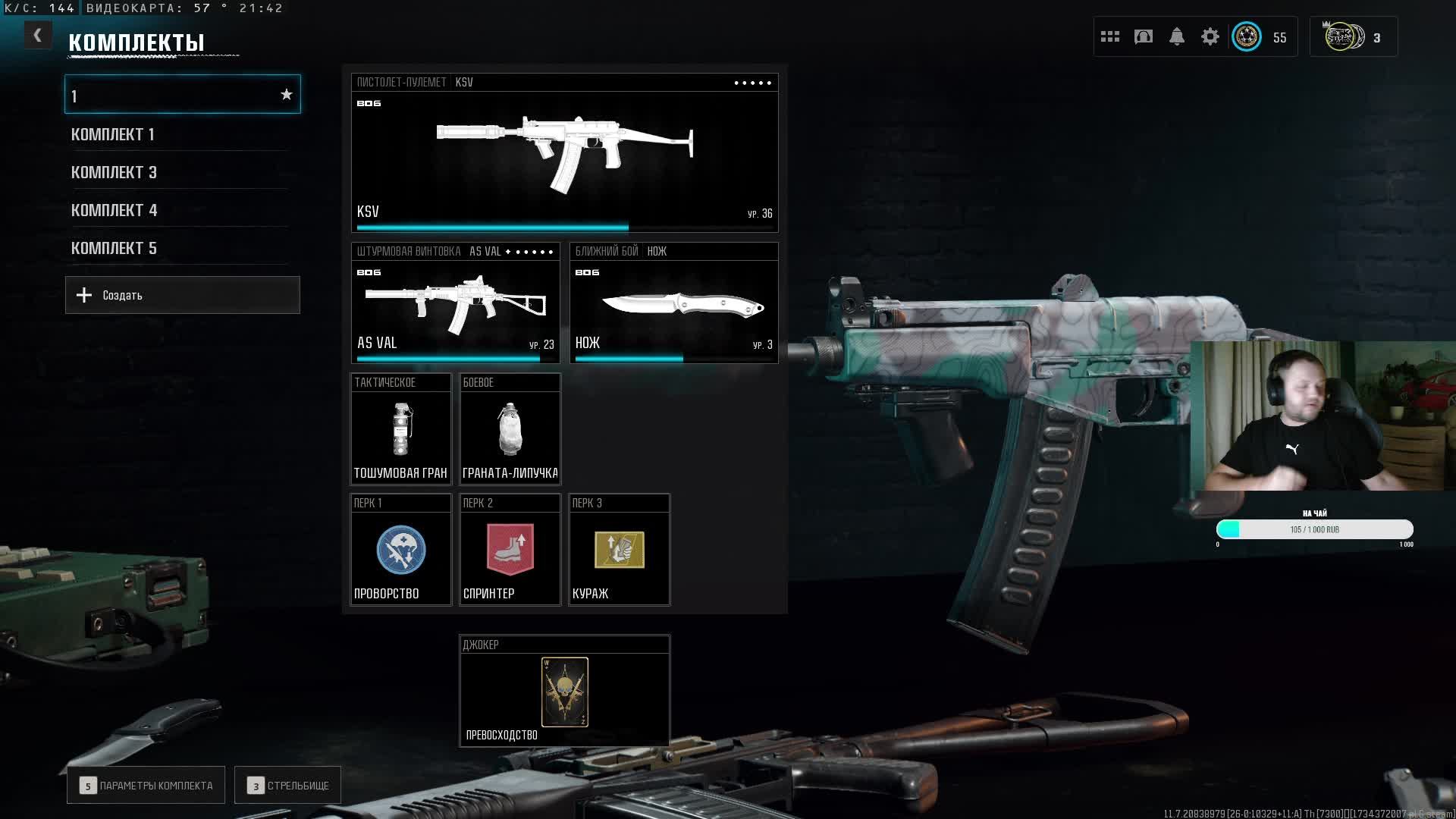
Task: Open the lethal Граната-липучка slot
Action: [x=510, y=429]
